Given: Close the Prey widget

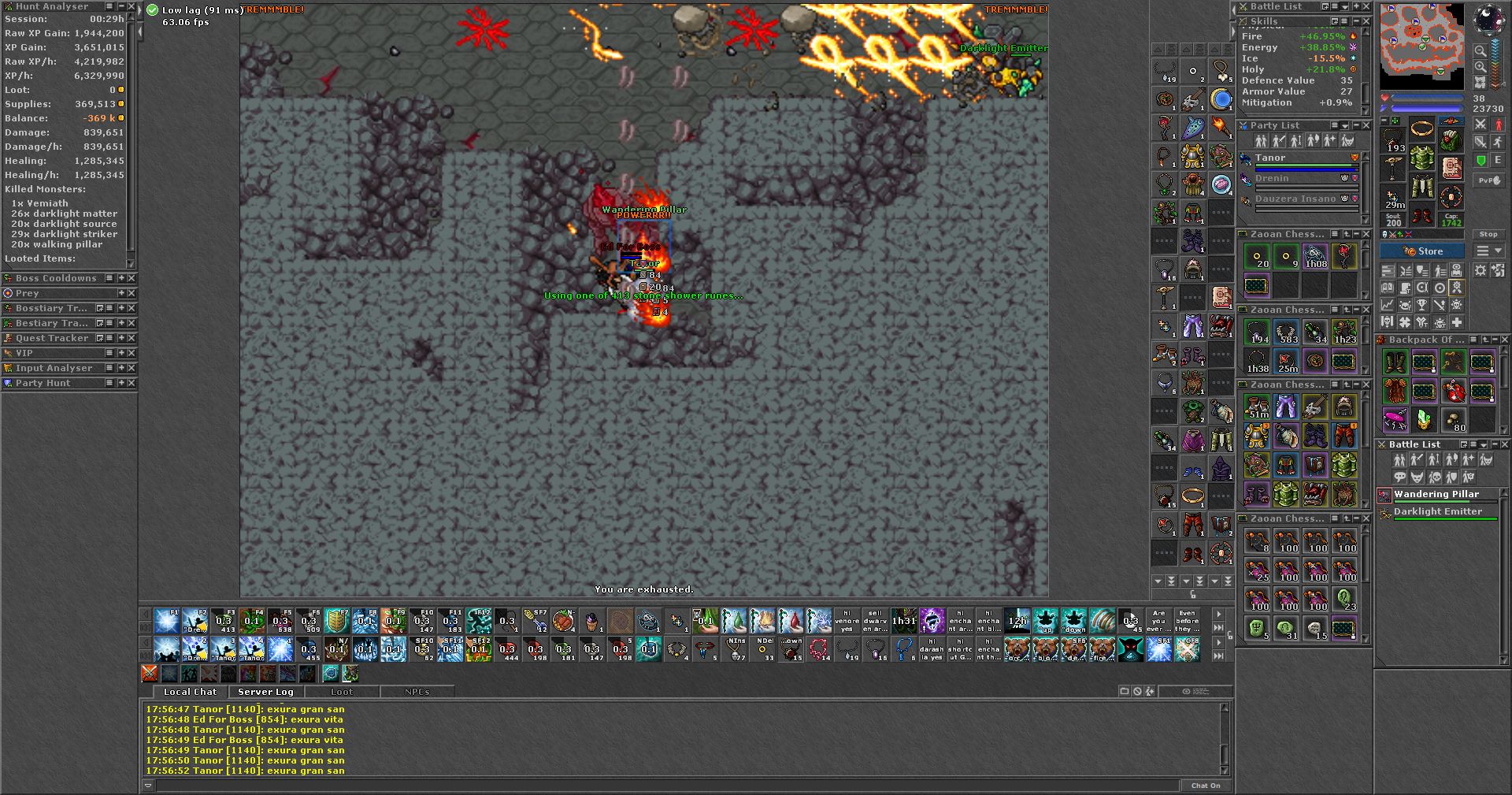Looking at the screenshot, I should coord(132,293).
